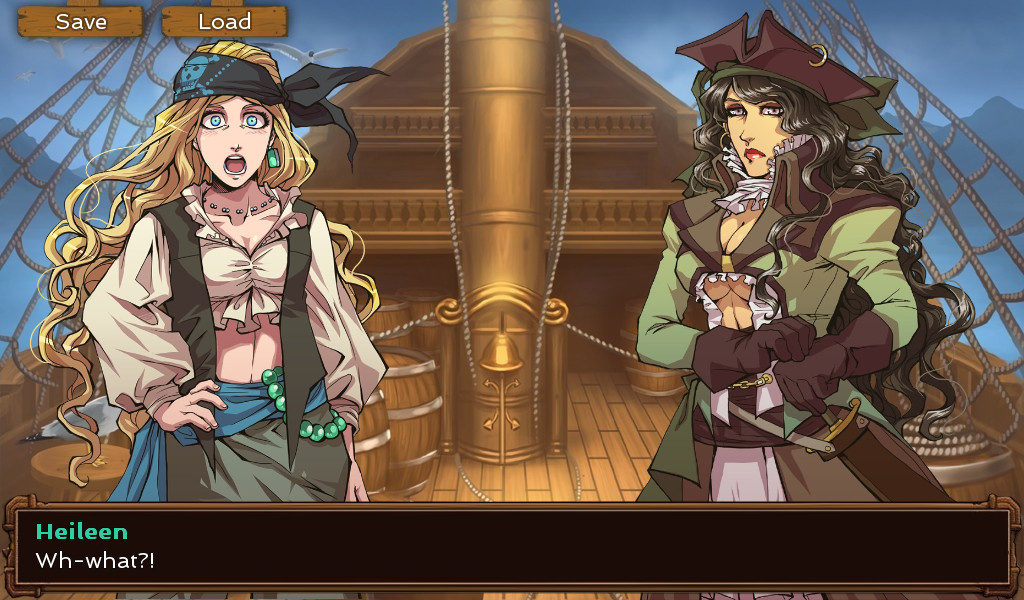This screenshot has width=1024, height=600.
Task: Click the Save button
Action: pyautogui.click(x=81, y=21)
